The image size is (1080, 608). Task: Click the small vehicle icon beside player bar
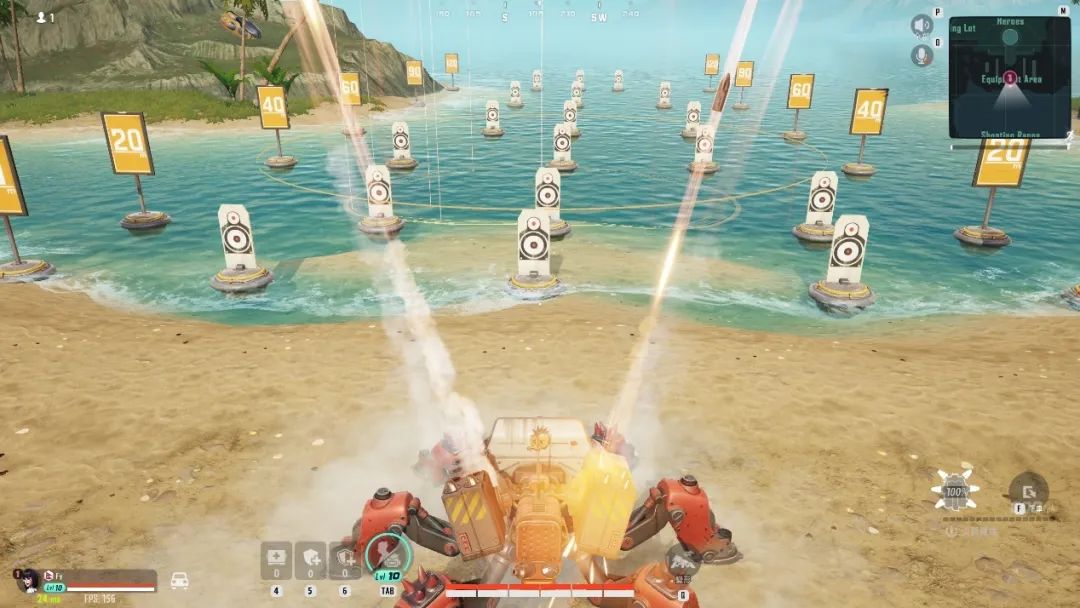(x=180, y=580)
